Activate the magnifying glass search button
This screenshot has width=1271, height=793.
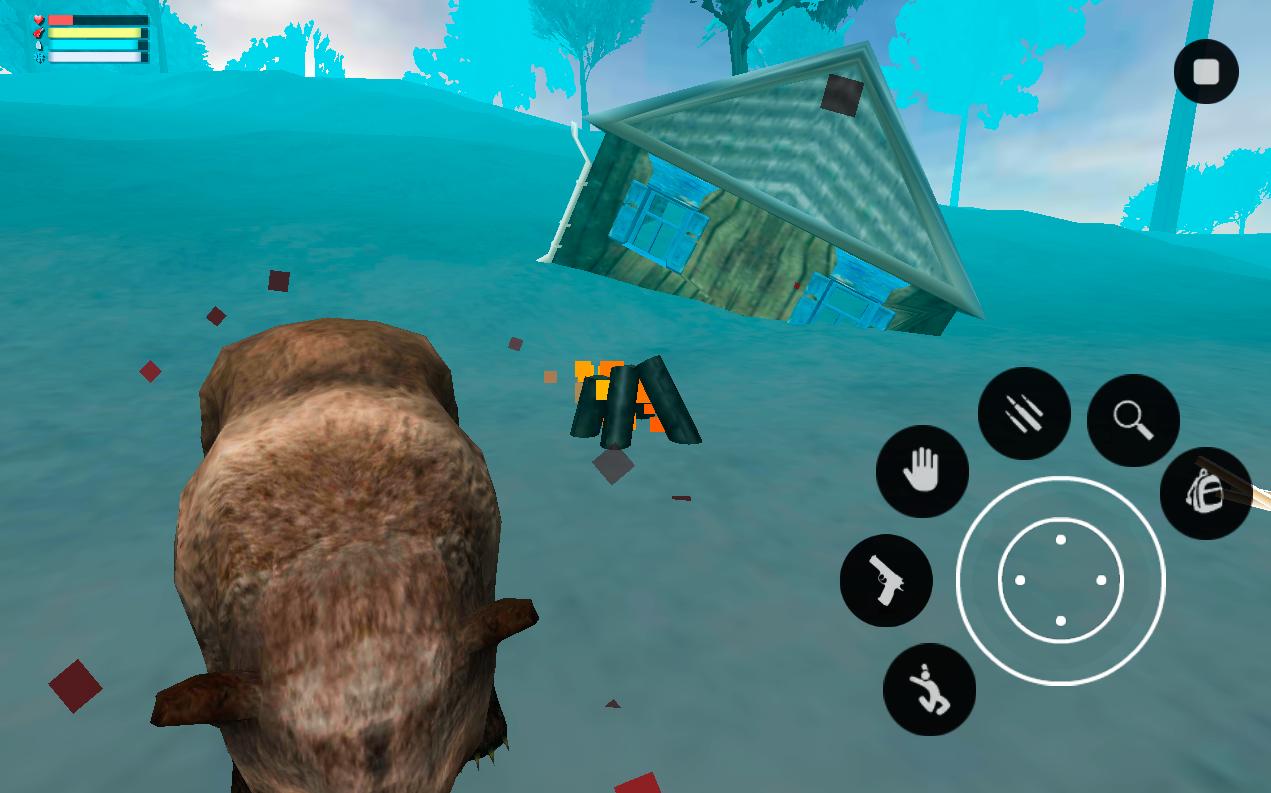(1133, 420)
